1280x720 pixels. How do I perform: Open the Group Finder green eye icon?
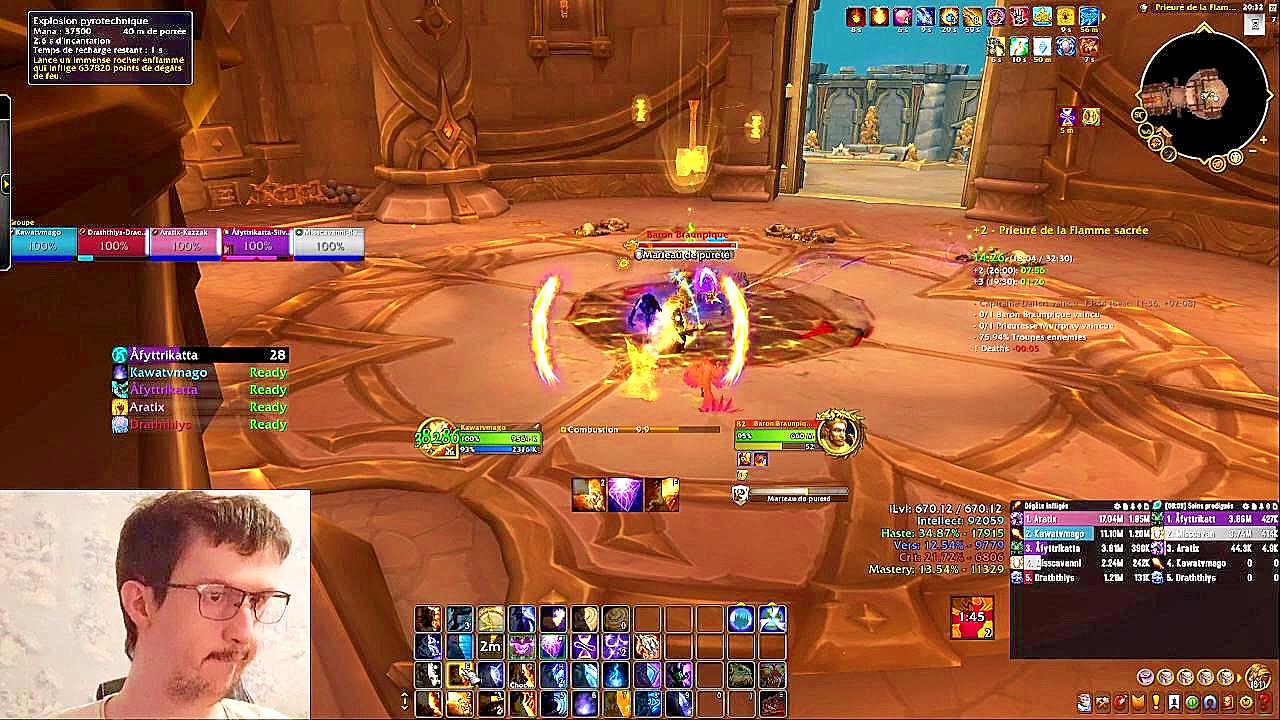click(1191, 703)
